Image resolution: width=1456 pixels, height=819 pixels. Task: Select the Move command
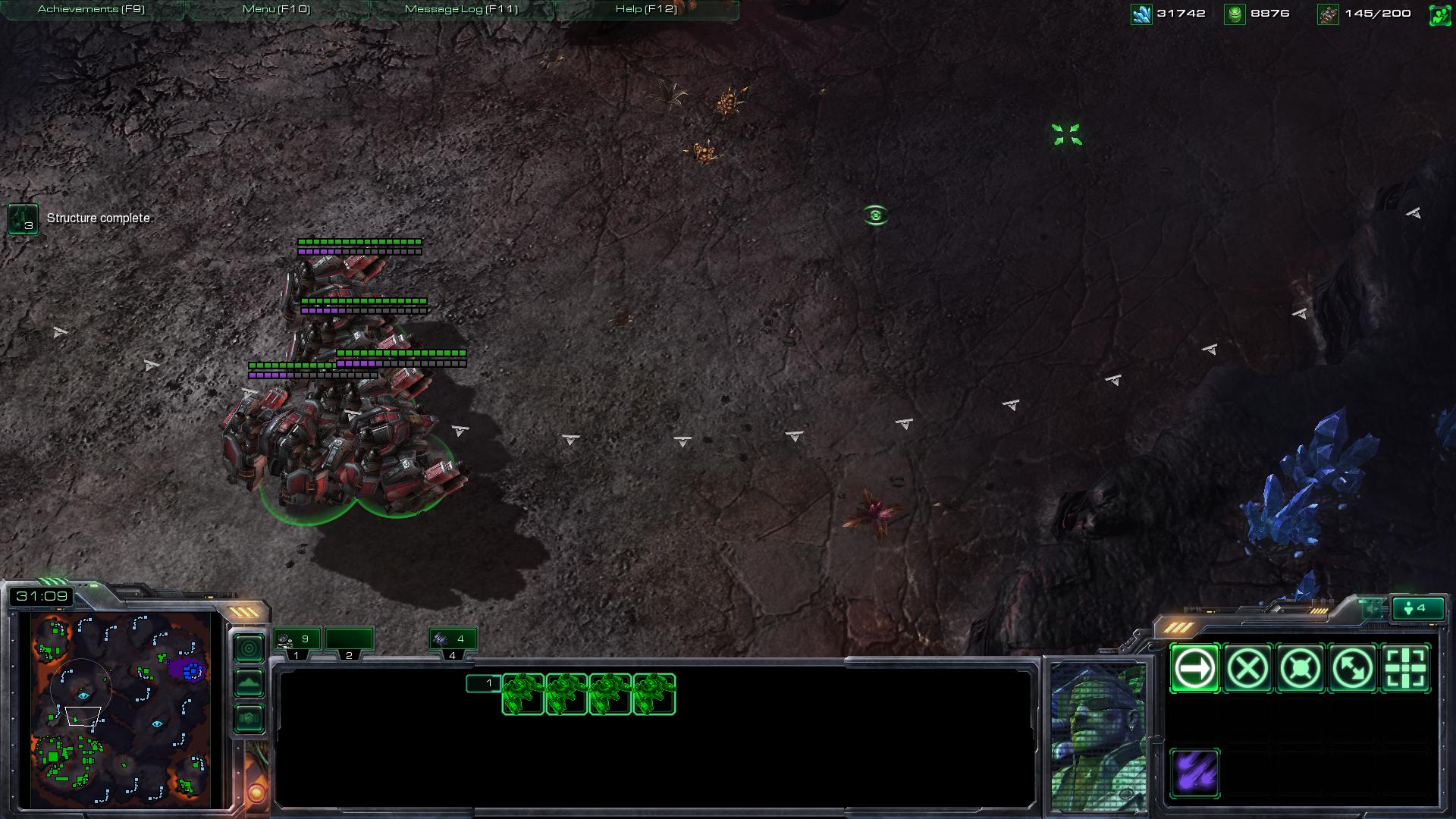[1194, 668]
